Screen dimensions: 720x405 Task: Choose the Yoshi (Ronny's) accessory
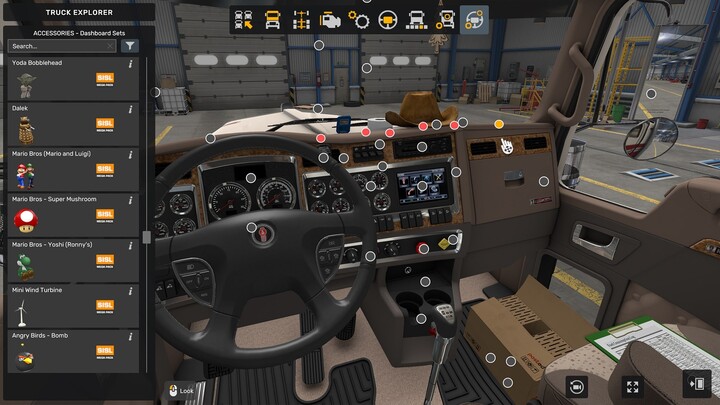tap(70, 260)
